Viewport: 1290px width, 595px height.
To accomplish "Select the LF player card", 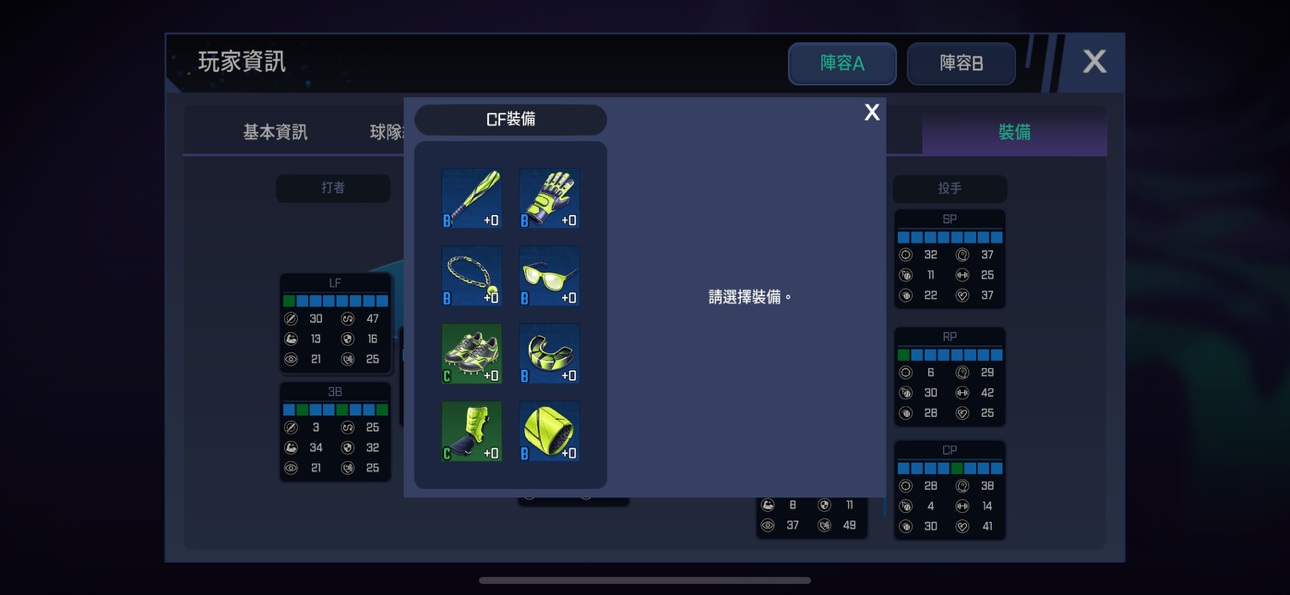I will pyautogui.click(x=335, y=323).
